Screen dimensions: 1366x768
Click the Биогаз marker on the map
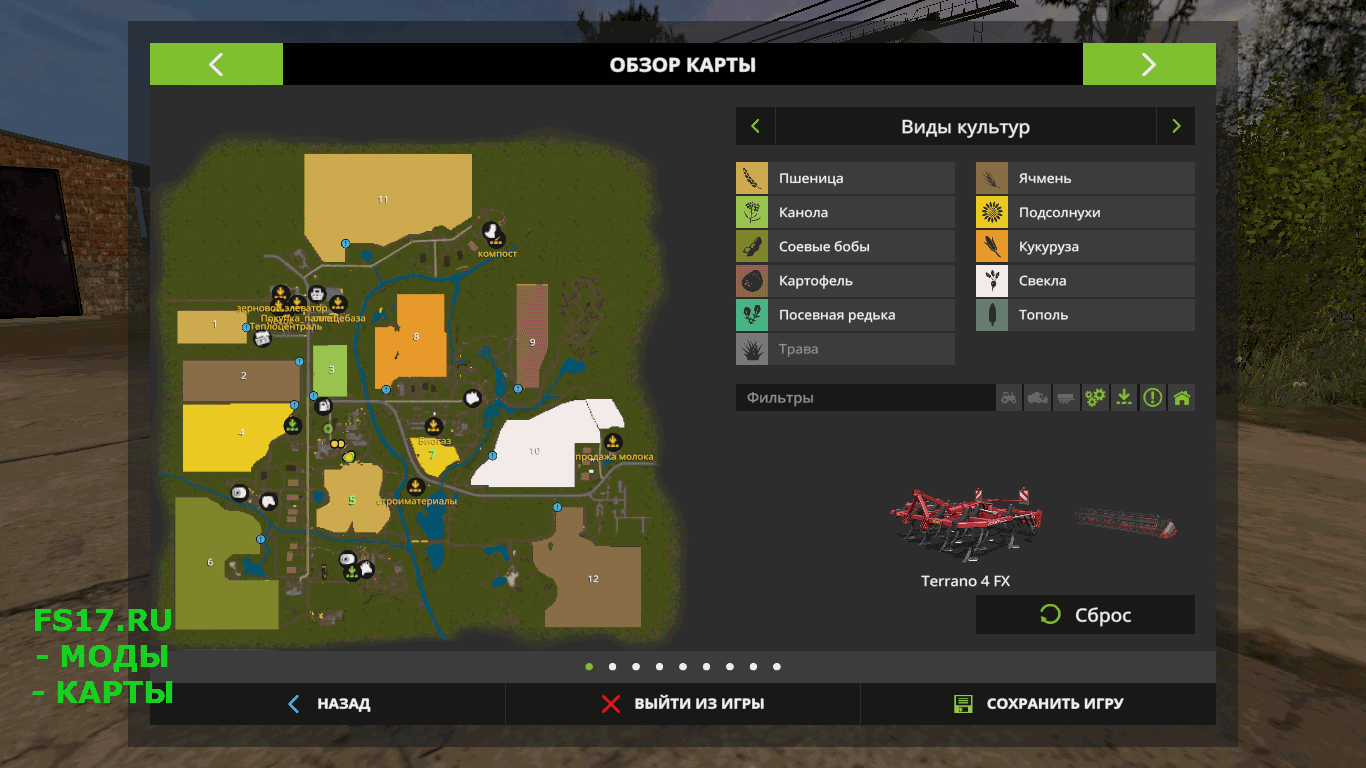pyautogui.click(x=433, y=426)
